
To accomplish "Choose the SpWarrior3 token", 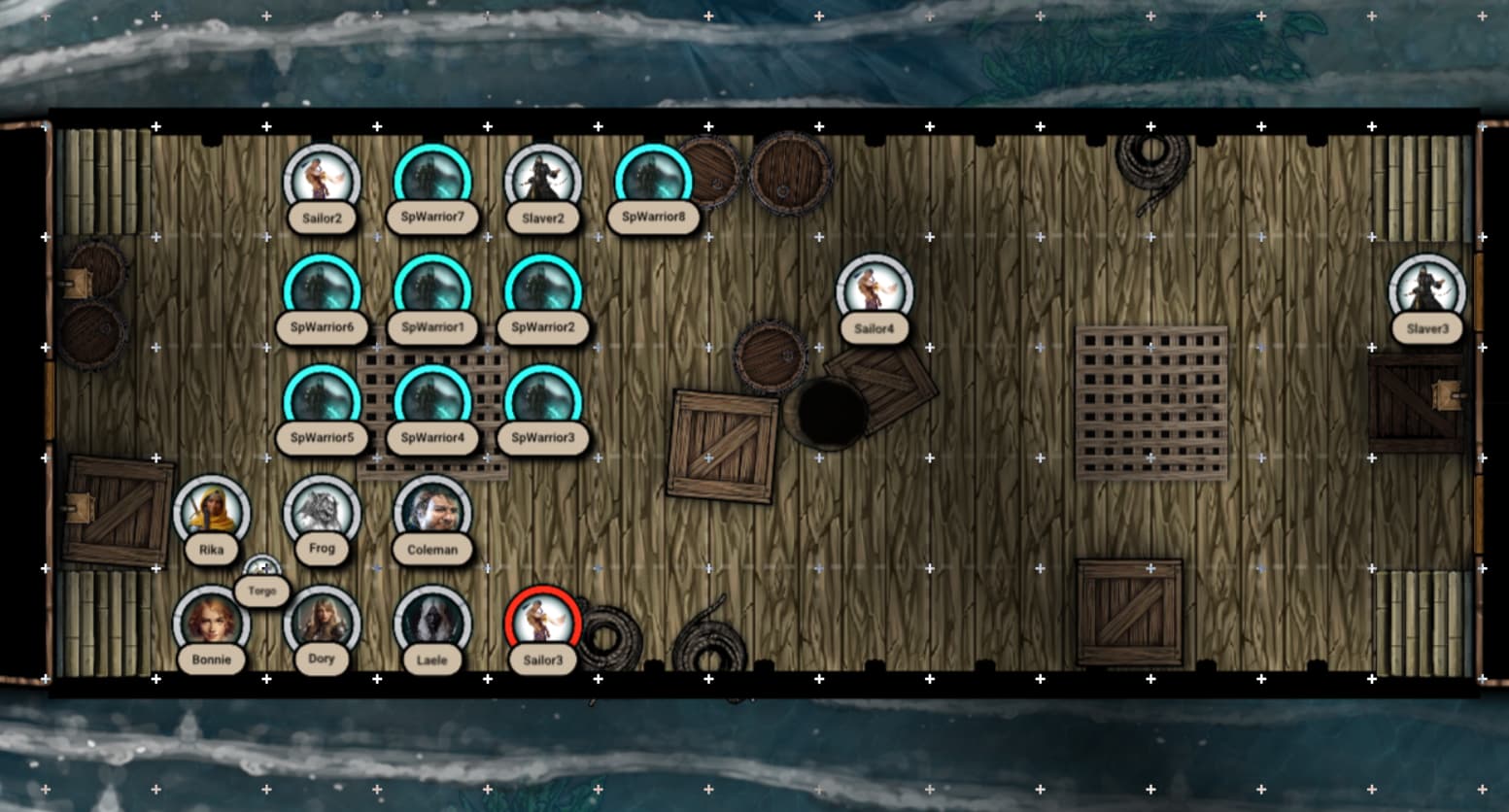I will [x=542, y=403].
